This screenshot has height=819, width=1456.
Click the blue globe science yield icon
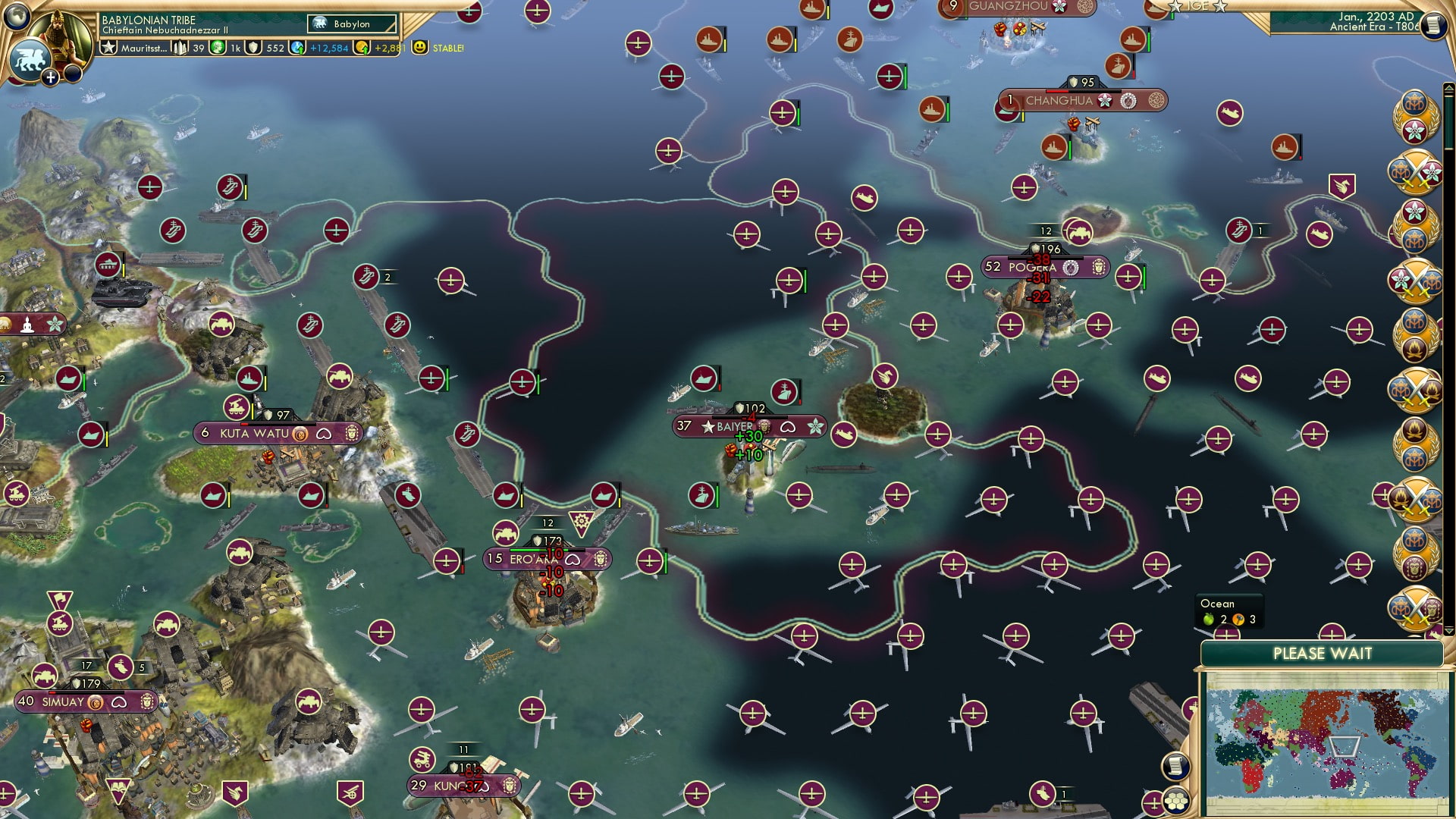click(x=298, y=48)
